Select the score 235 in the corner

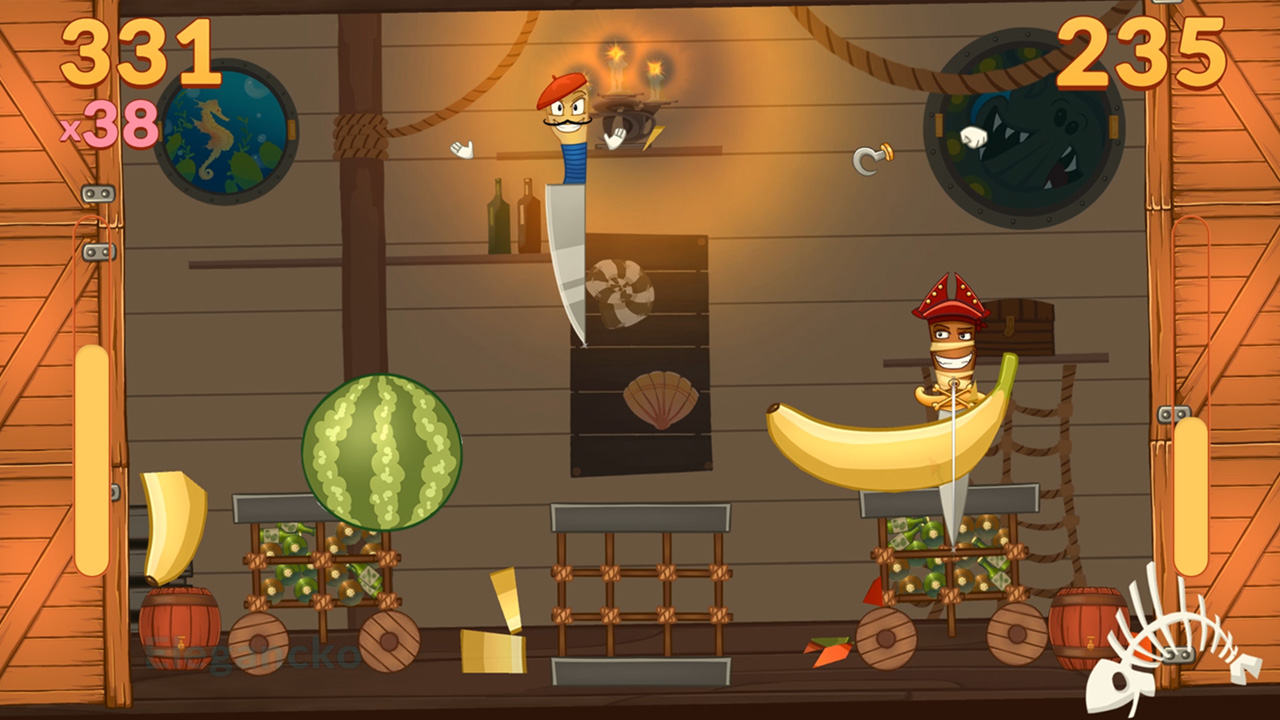(x=1140, y=55)
